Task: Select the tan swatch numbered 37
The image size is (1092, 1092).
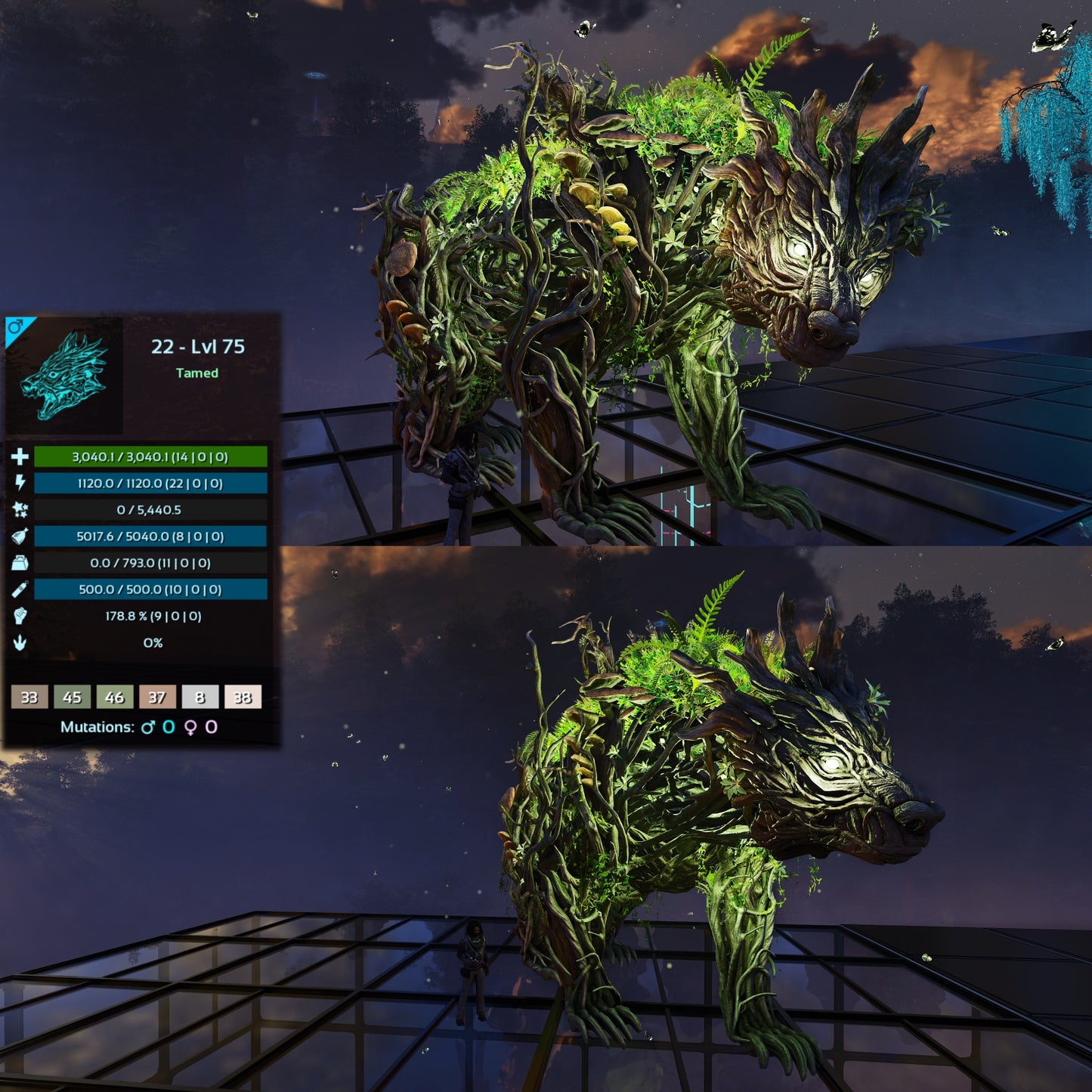Action: click(x=157, y=697)
